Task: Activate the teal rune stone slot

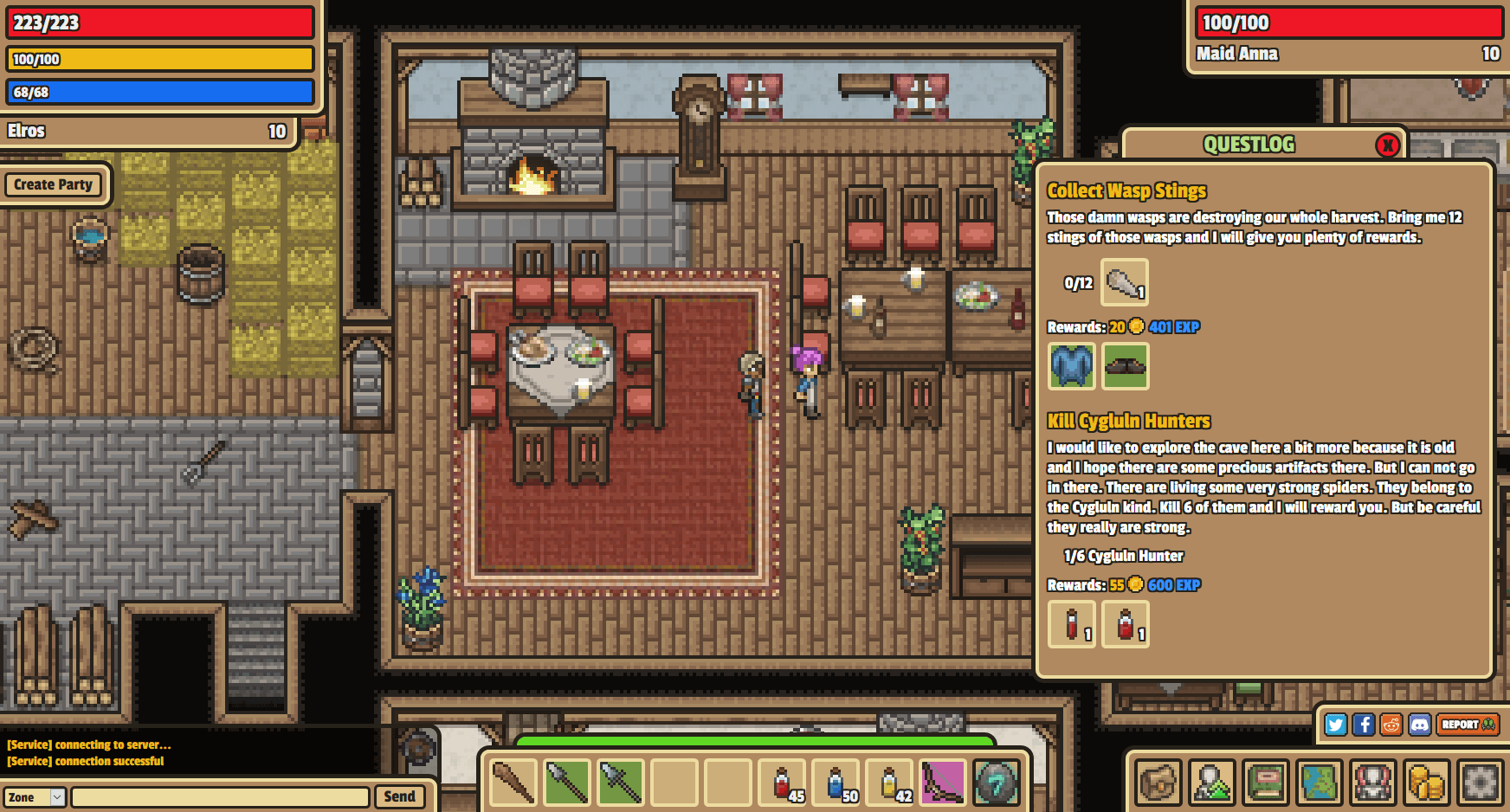Action: tap(997, 783)
